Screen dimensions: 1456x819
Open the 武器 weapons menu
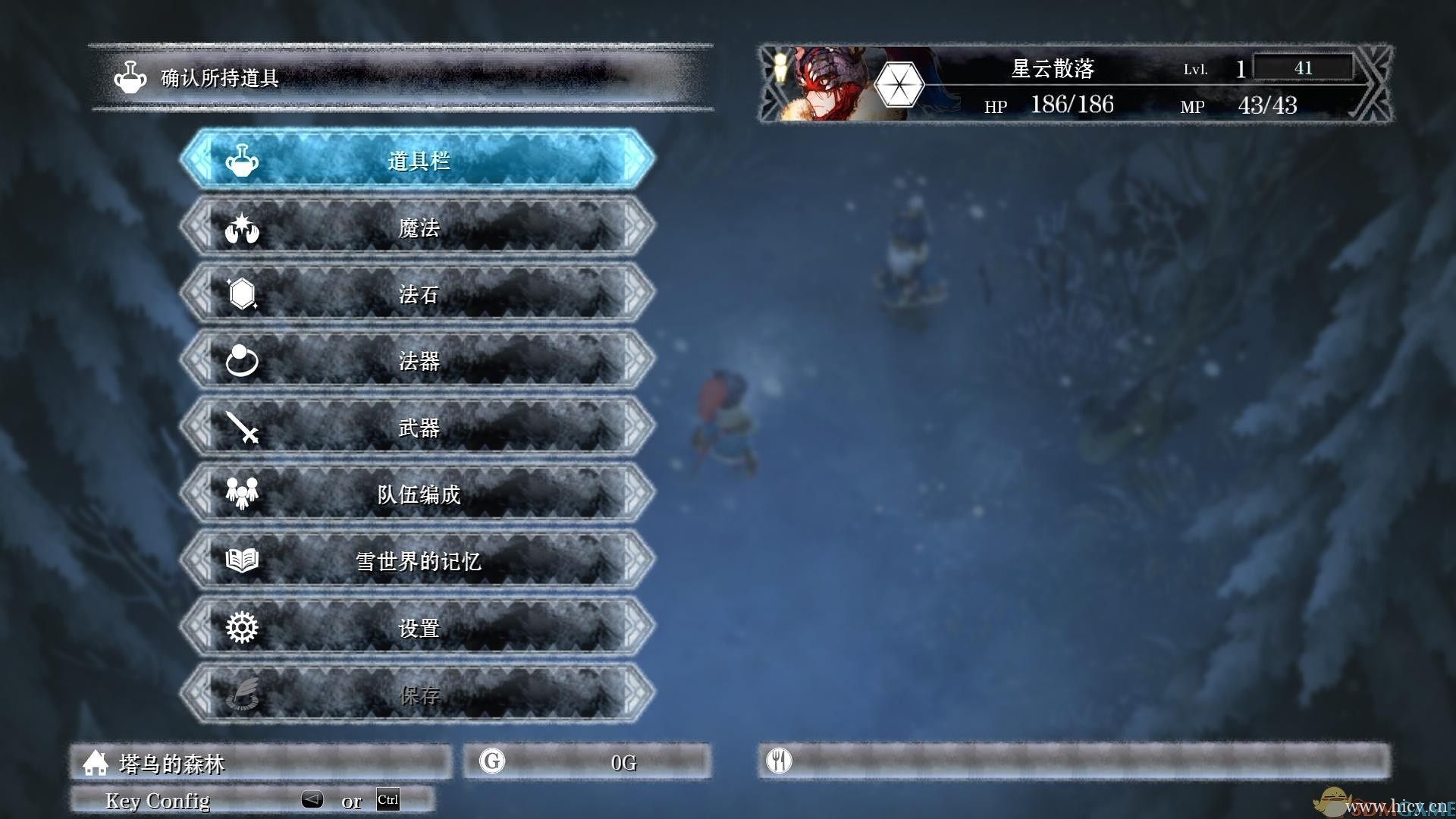coord(418,427)
